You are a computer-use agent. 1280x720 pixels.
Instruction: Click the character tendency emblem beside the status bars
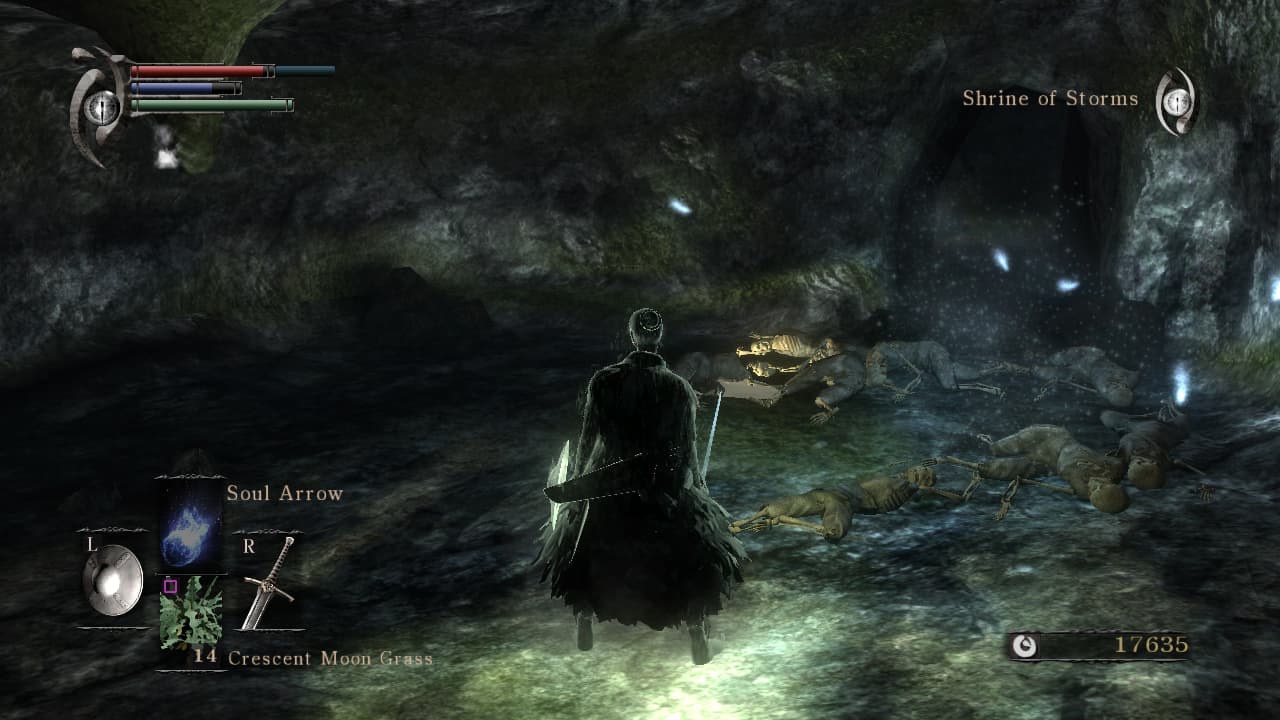[x=100, y=107]
